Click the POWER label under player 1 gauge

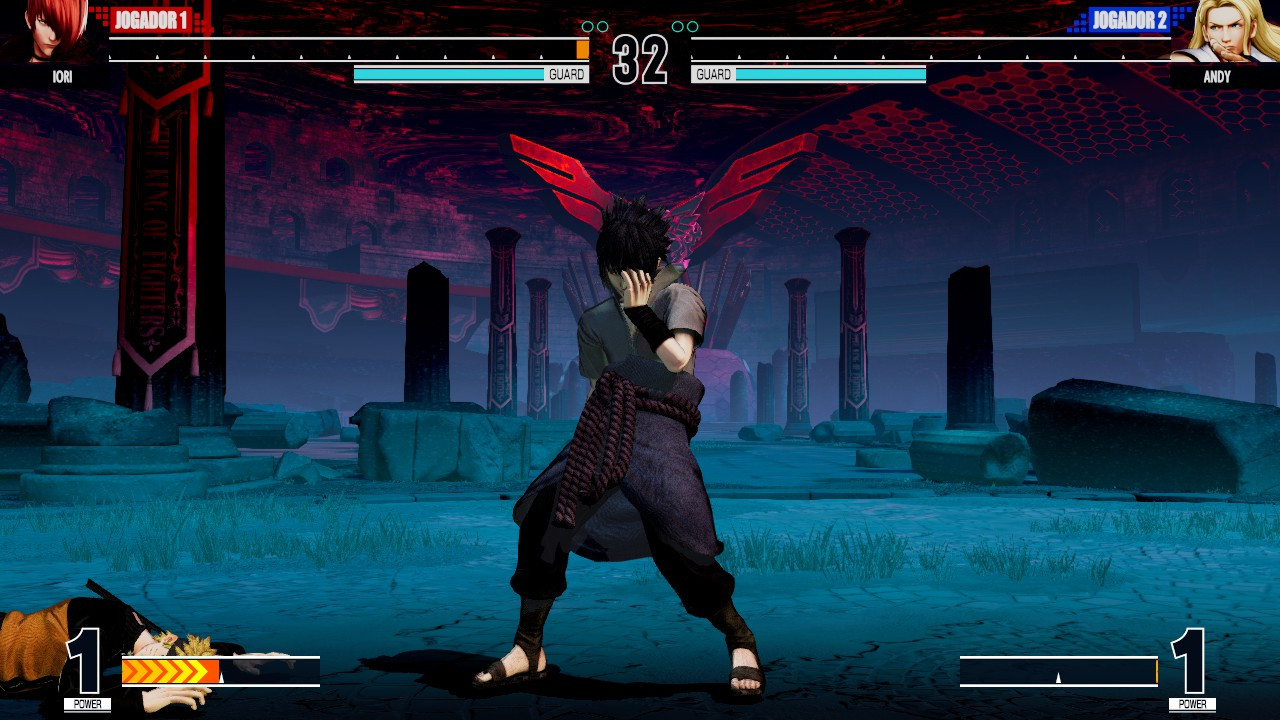[x=88, y=704]
